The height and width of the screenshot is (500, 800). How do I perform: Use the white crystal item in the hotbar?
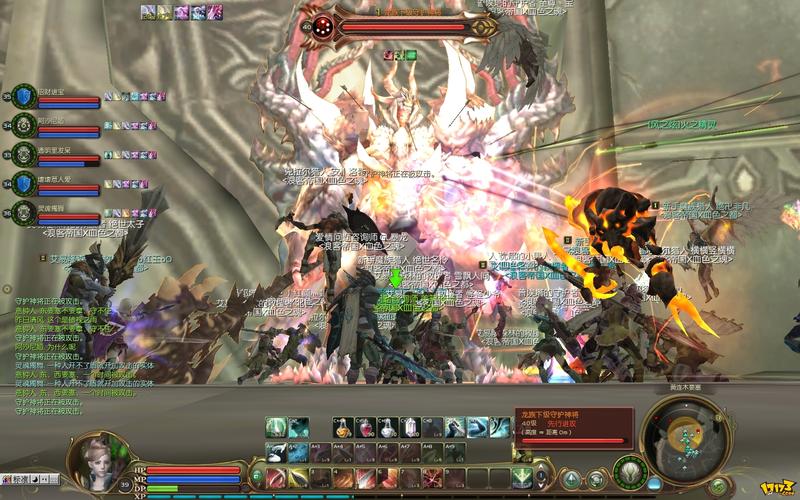point(410,428)
